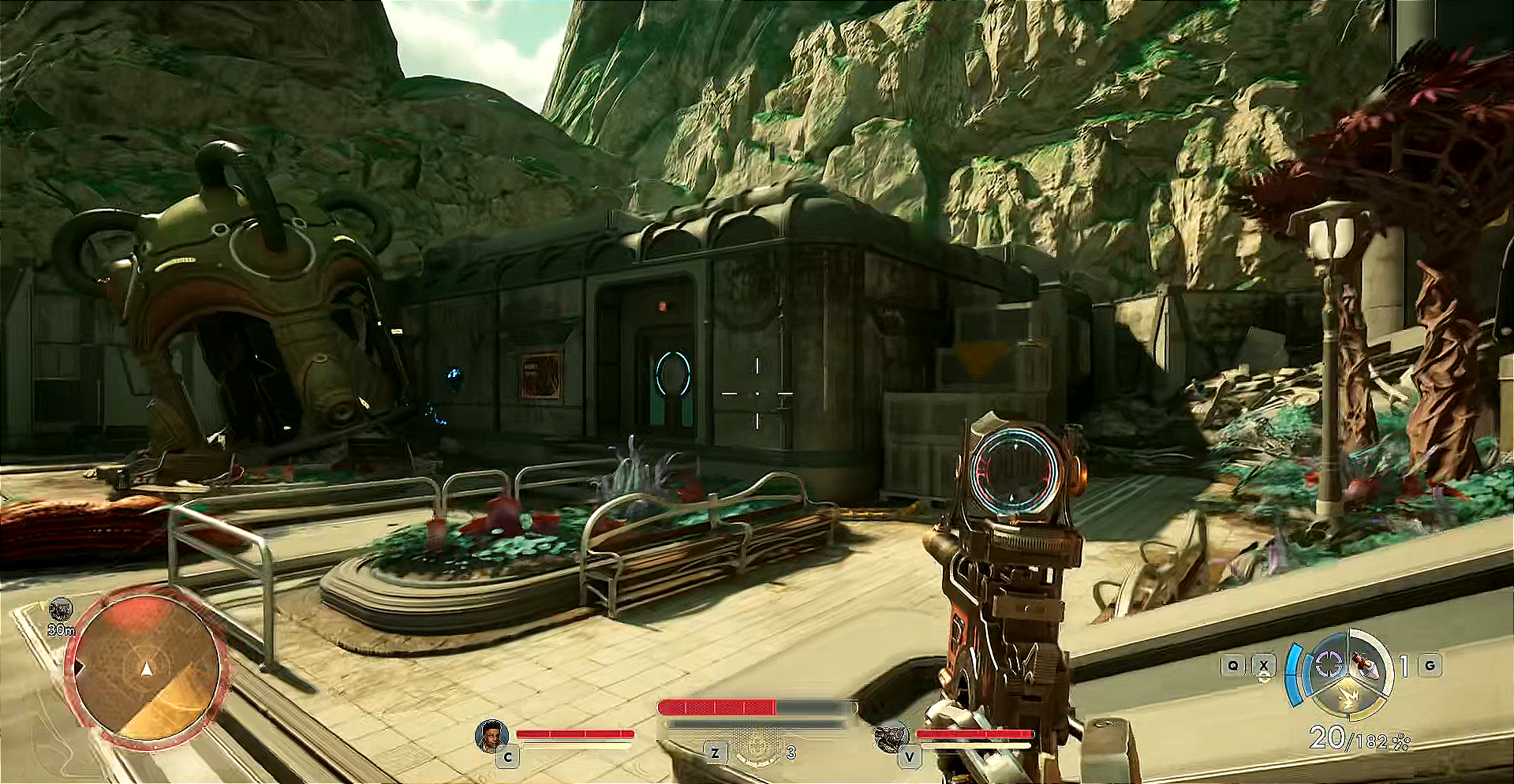This screenshot has width=1514, height=784.
Task: Select the robot companion portrait
Action: pyautogui.click(x=892, y=738)
